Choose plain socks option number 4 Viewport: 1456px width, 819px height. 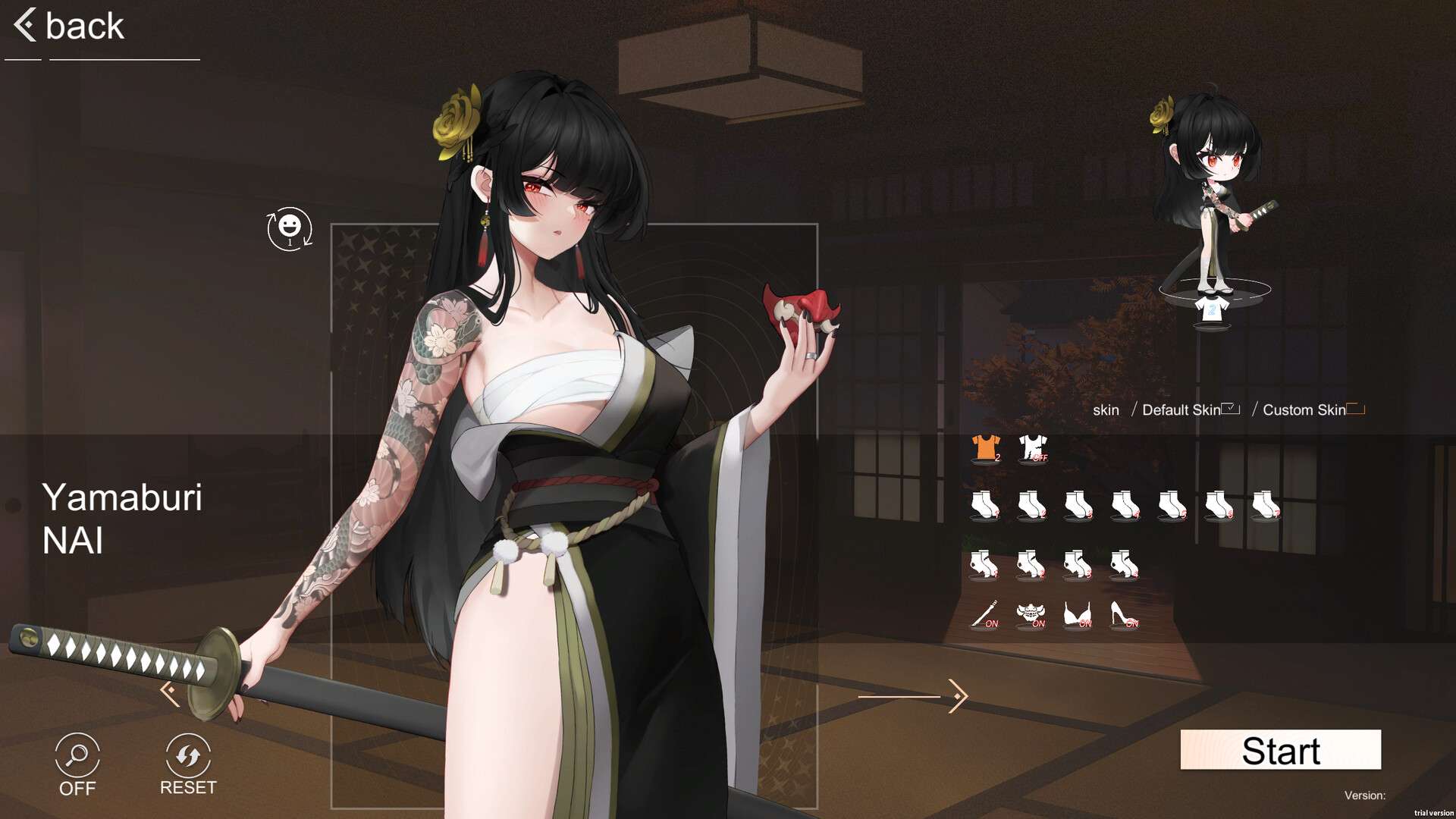point(1125,504)
